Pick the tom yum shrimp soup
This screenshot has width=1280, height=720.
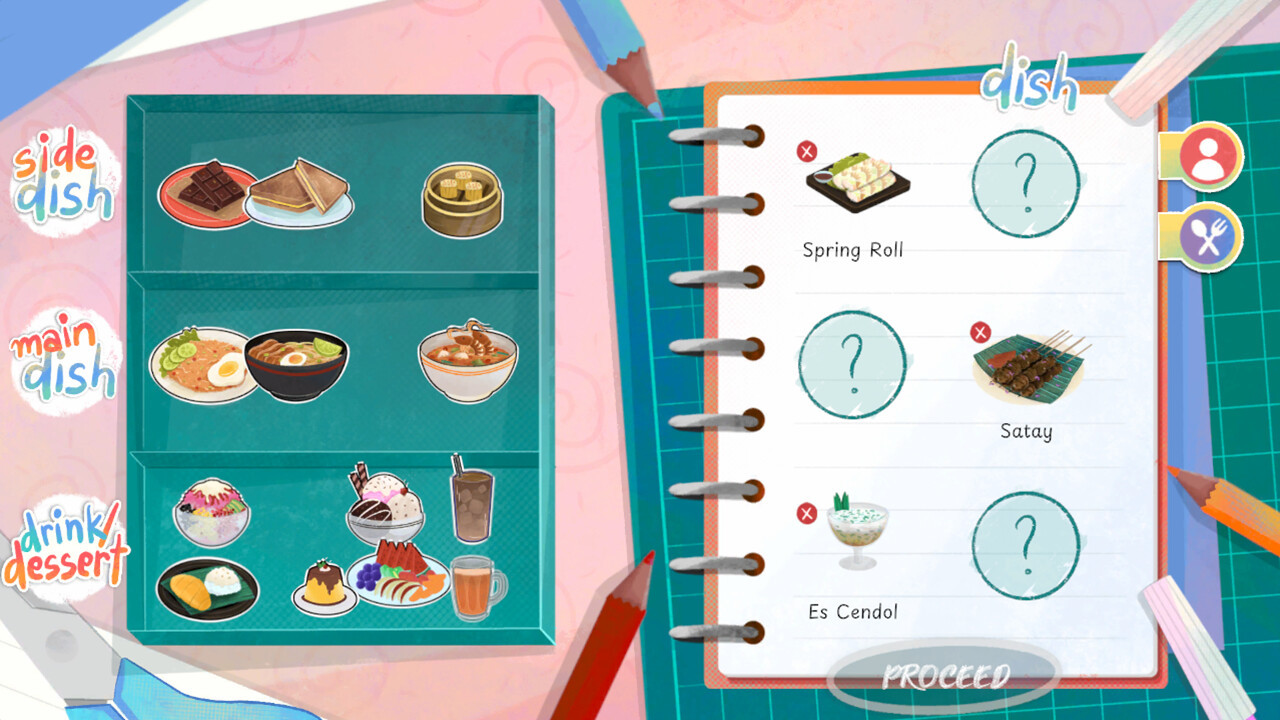(467, 361)
